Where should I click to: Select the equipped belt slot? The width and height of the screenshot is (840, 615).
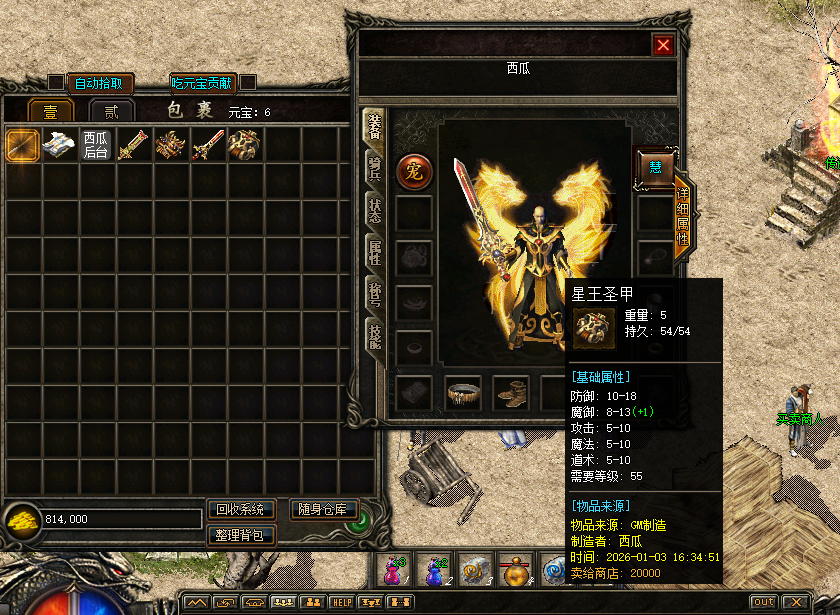[463, 392]
